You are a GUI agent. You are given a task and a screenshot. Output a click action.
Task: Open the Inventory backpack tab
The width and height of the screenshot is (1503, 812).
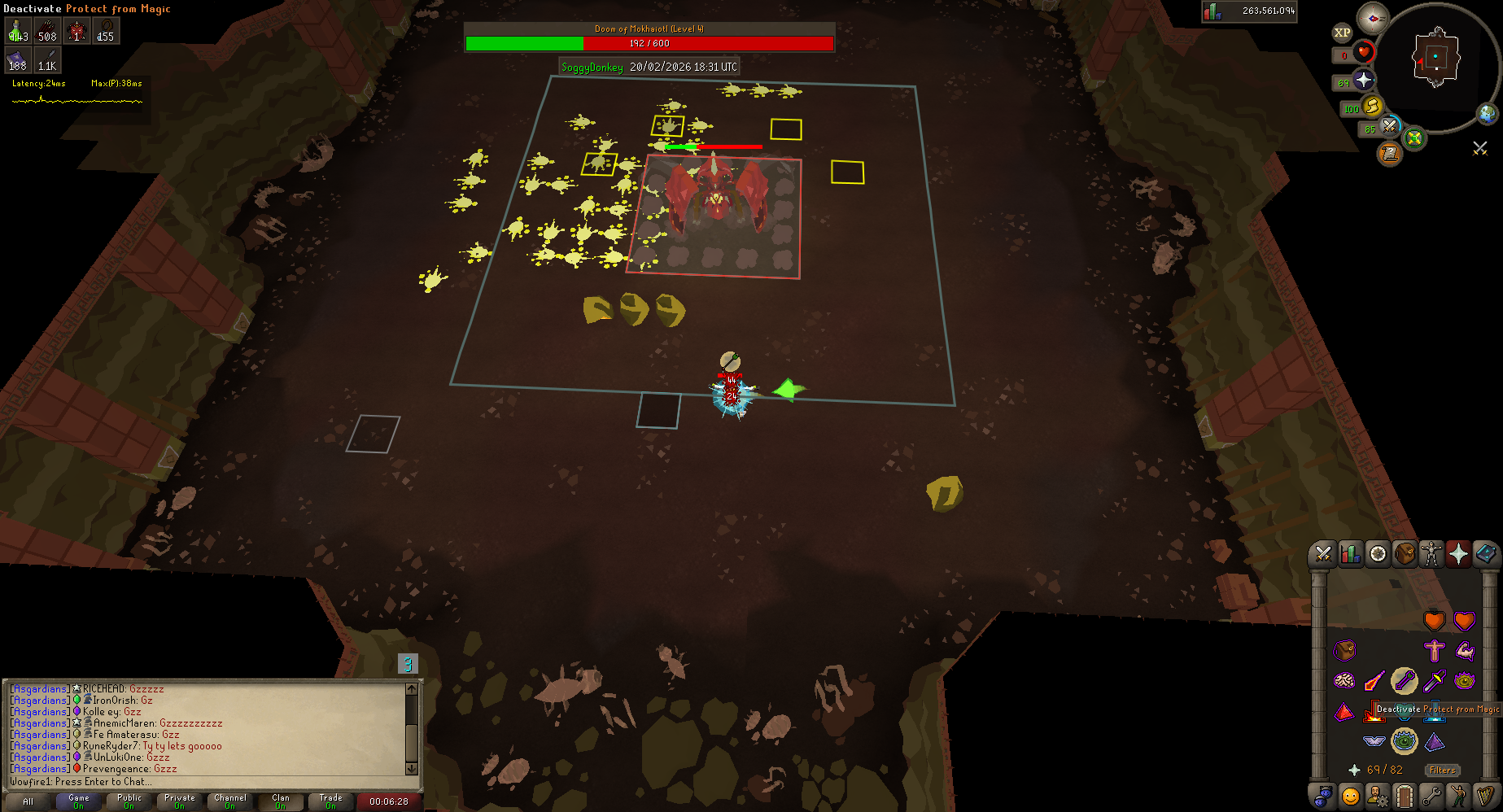1405,554
